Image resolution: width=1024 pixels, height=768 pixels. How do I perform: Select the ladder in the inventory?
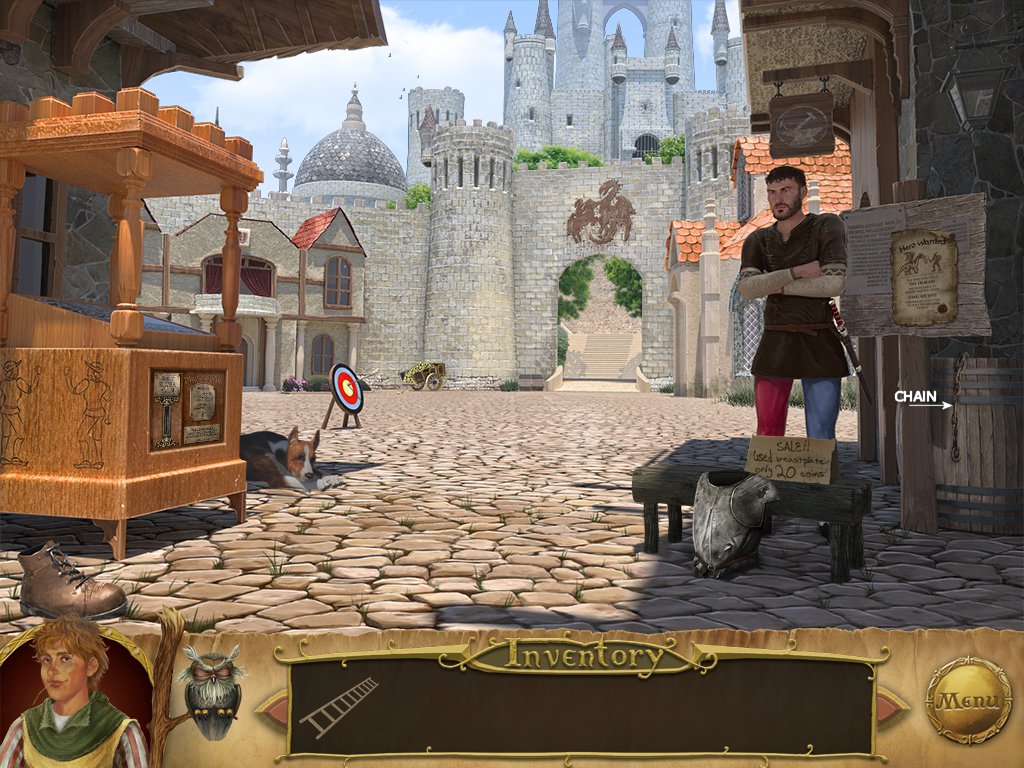click(339, 705)
